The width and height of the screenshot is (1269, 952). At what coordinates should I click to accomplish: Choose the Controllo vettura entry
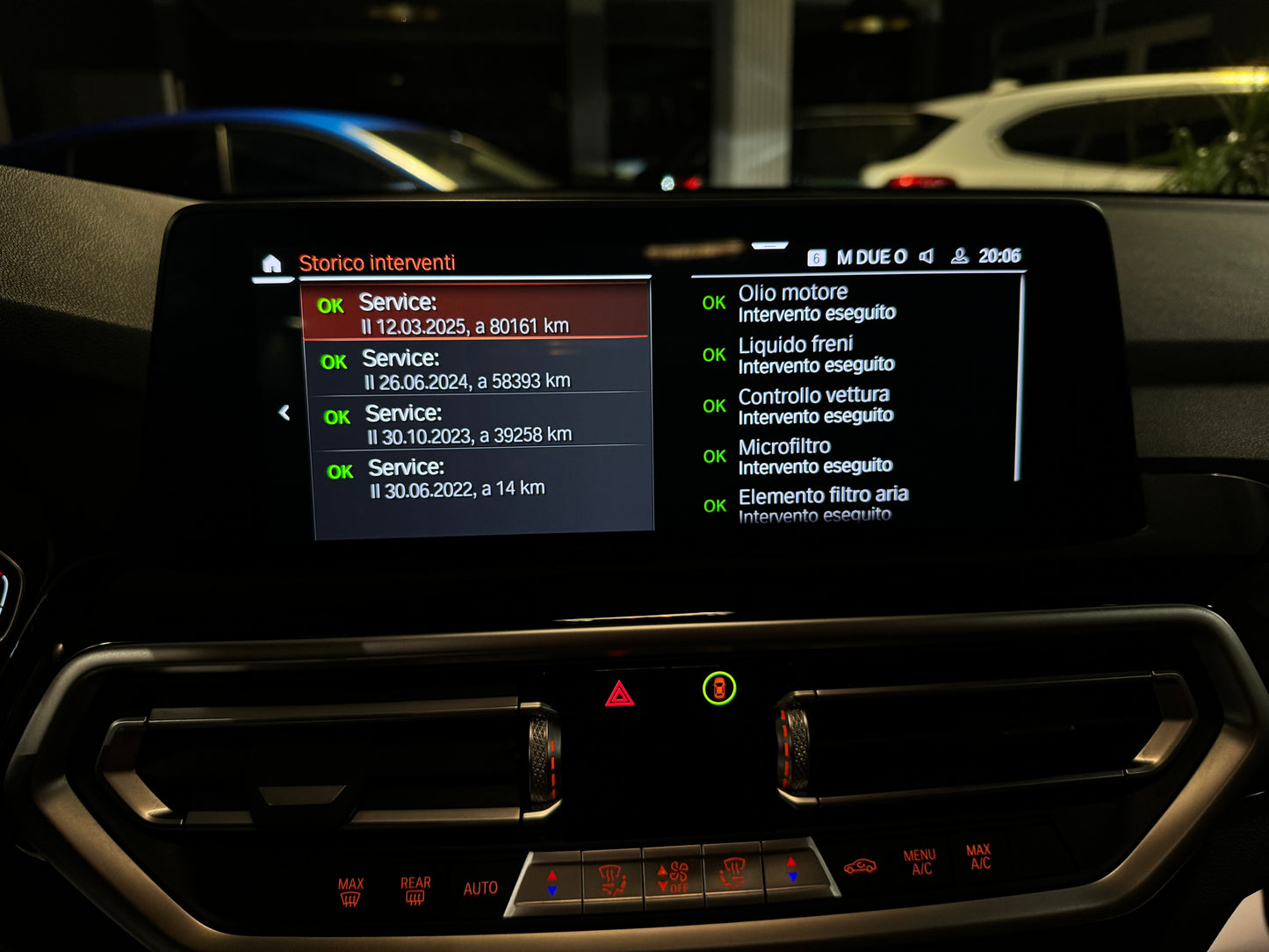tap(815, 405)
